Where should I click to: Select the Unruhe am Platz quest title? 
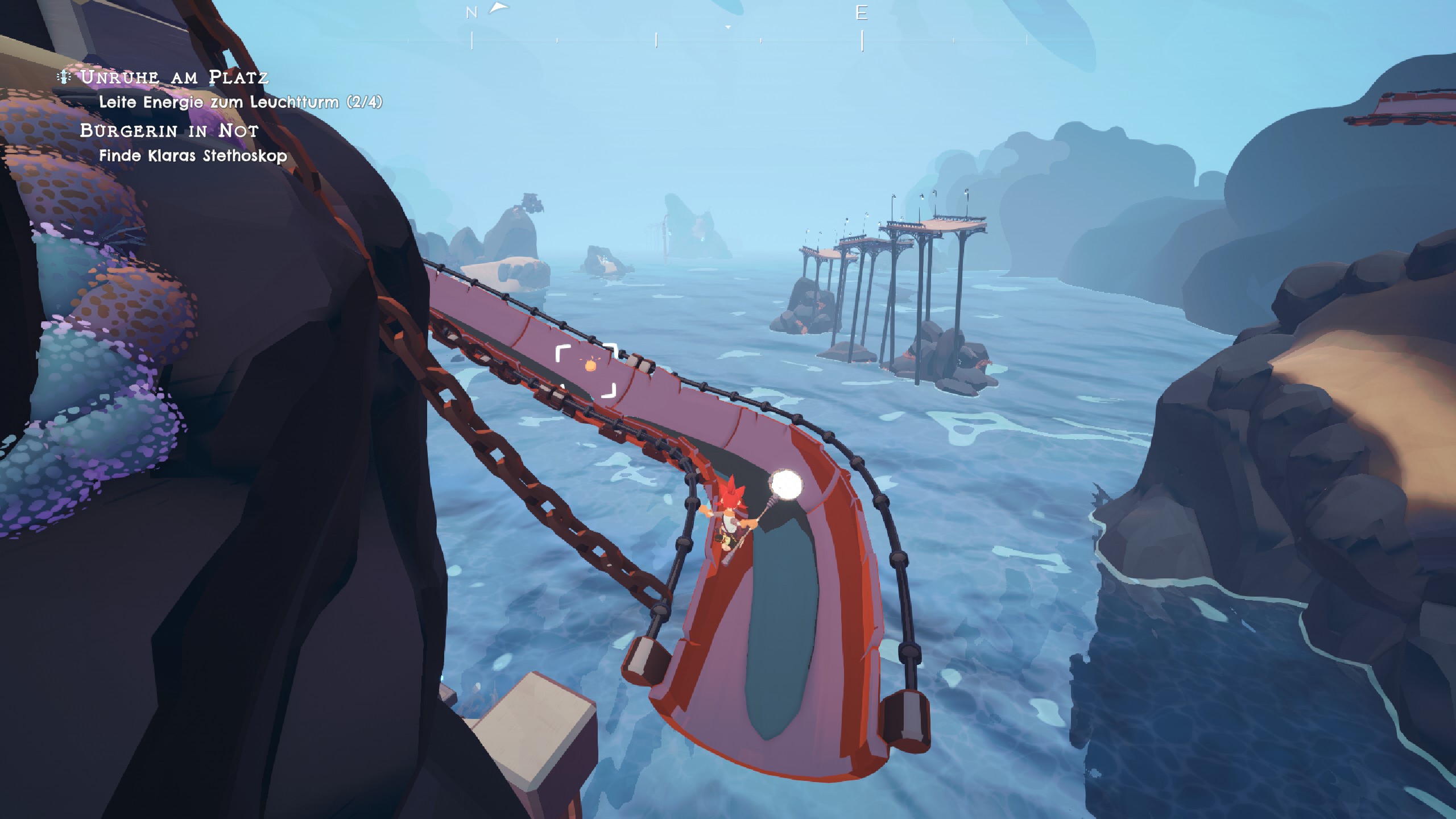tap(174, 77)
